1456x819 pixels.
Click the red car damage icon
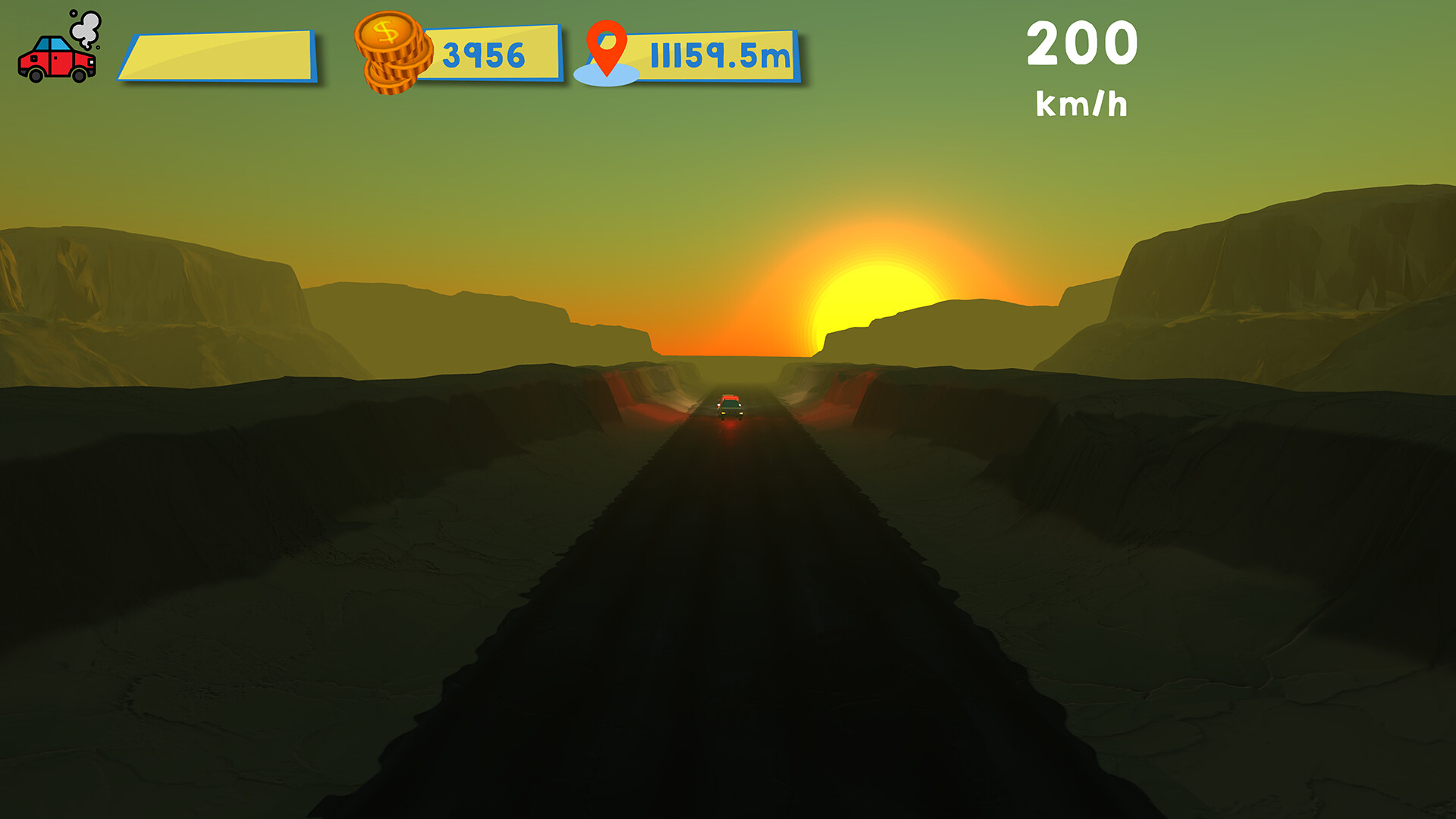coord(57,62)
